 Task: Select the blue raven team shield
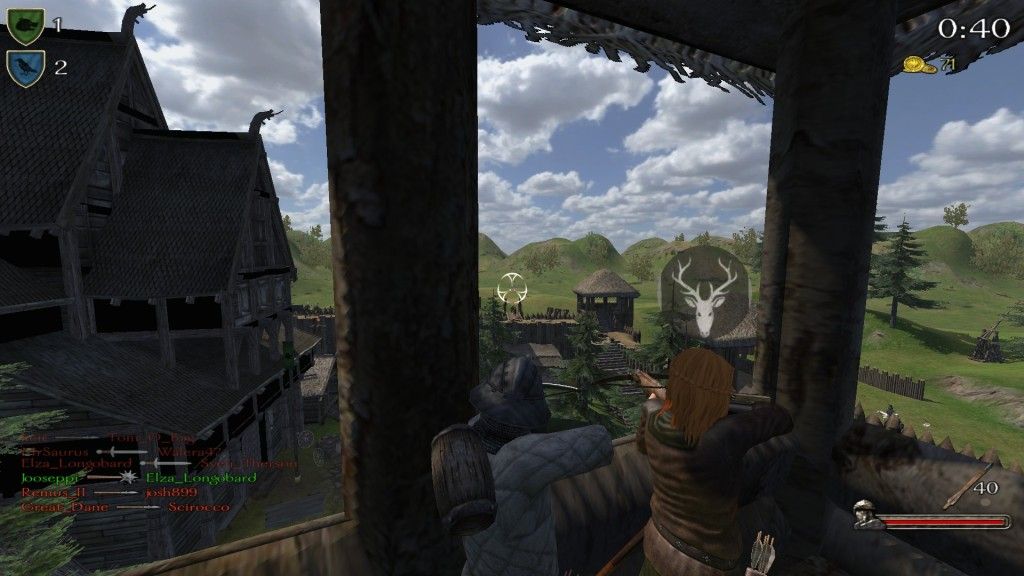25,68
